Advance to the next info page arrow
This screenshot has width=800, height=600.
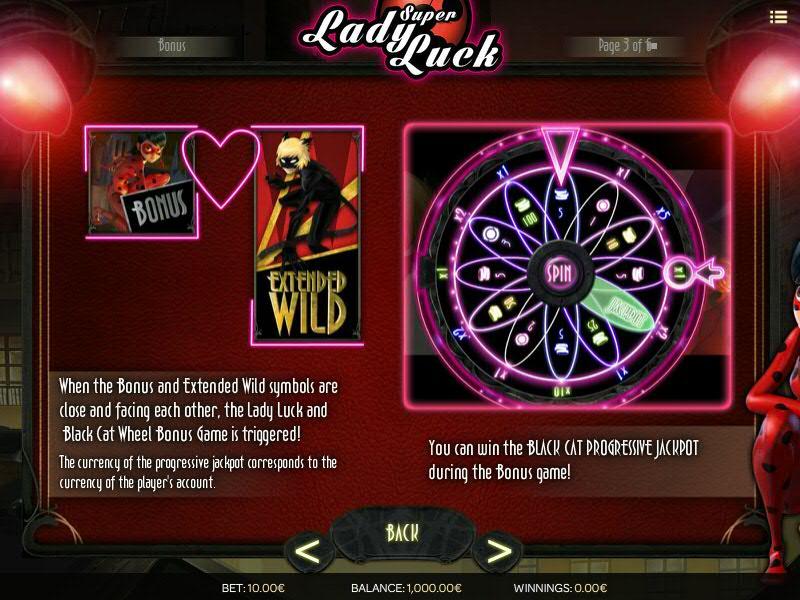(x=495, y=551)
